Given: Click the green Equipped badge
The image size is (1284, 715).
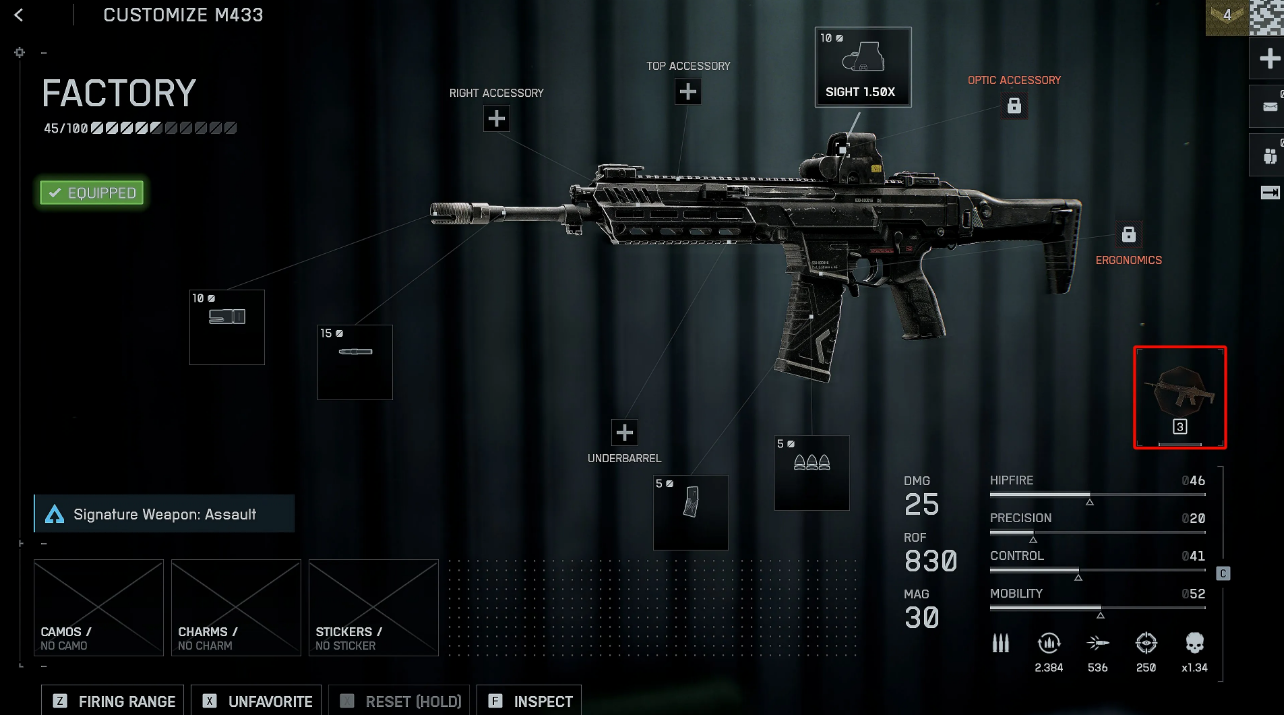Looking at the screenshot, I should [92, 193].
